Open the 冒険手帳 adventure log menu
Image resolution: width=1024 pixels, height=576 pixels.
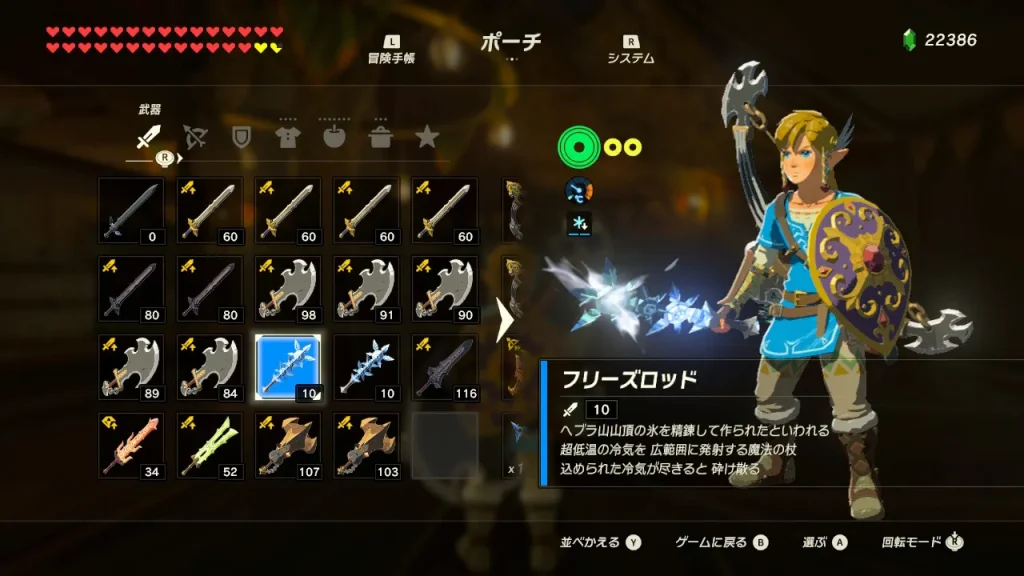pos(391,50)
